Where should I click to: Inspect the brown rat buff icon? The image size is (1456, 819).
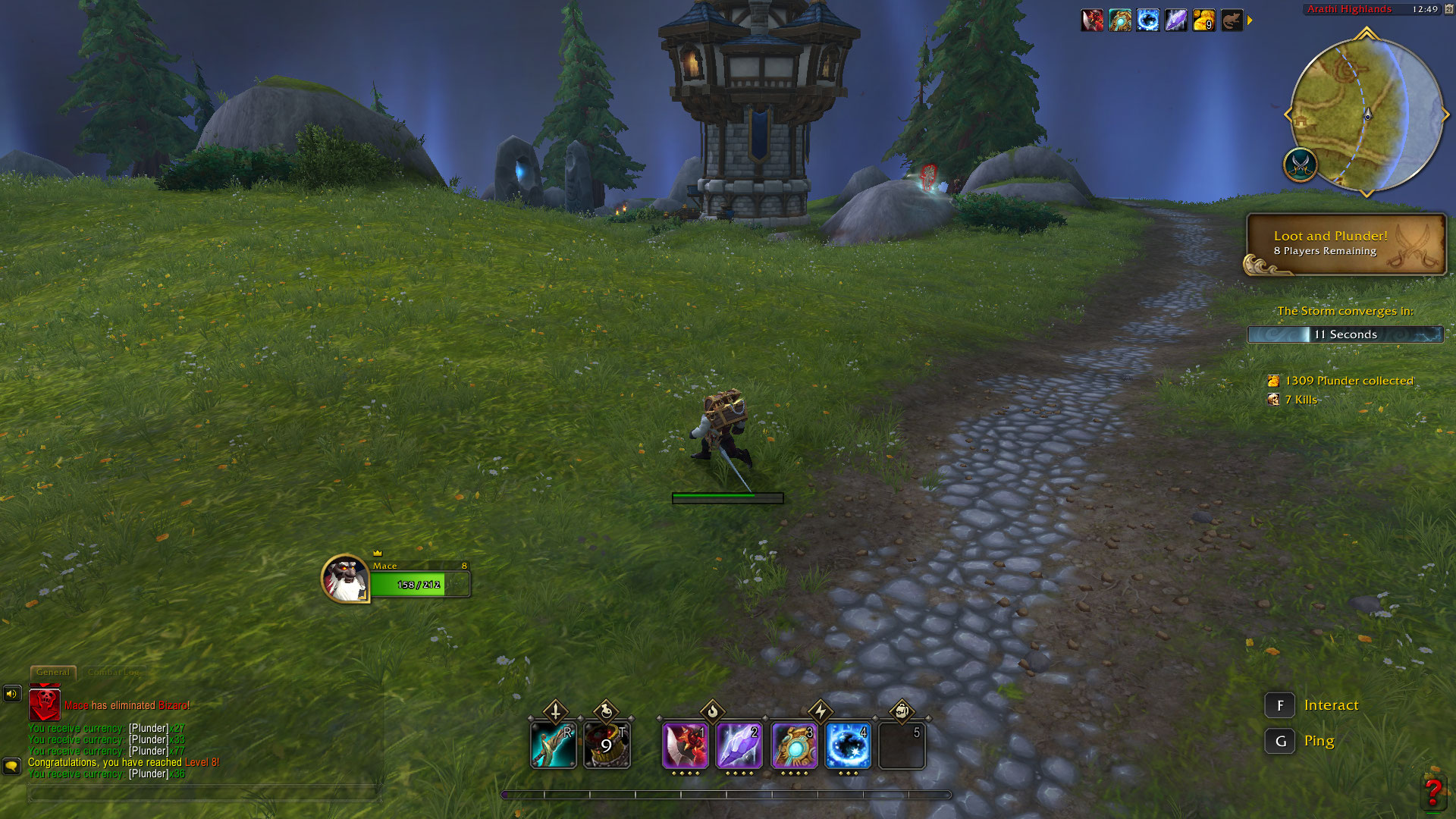[x=1232, y=20]
